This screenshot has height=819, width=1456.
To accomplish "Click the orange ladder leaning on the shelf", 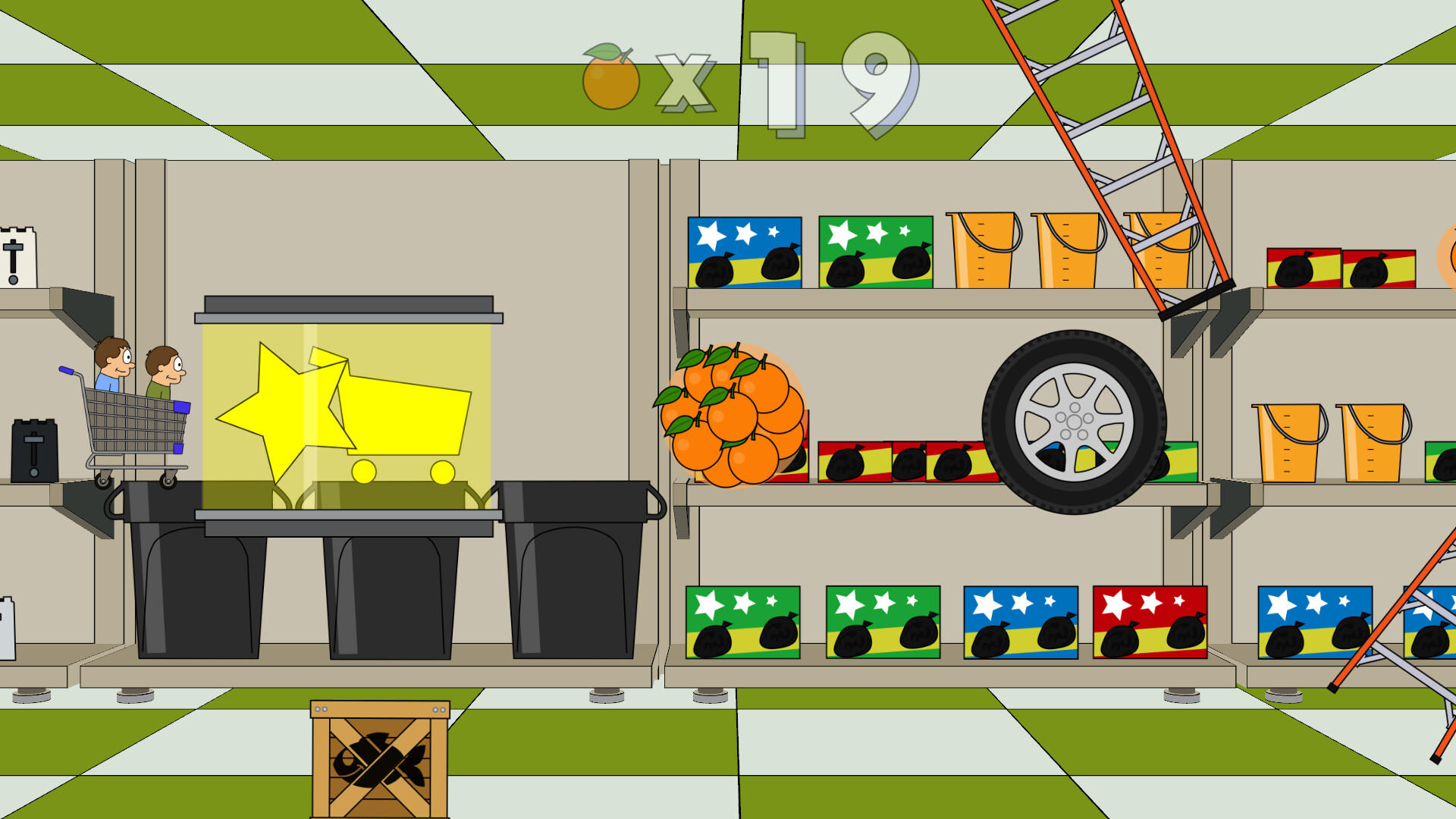I will [1100, 114].
